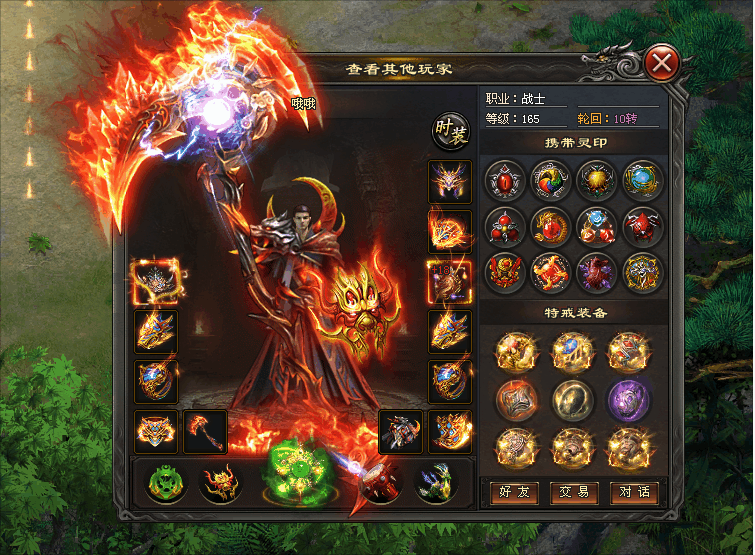Select the plain dark ring special equipment

(573, 400)
